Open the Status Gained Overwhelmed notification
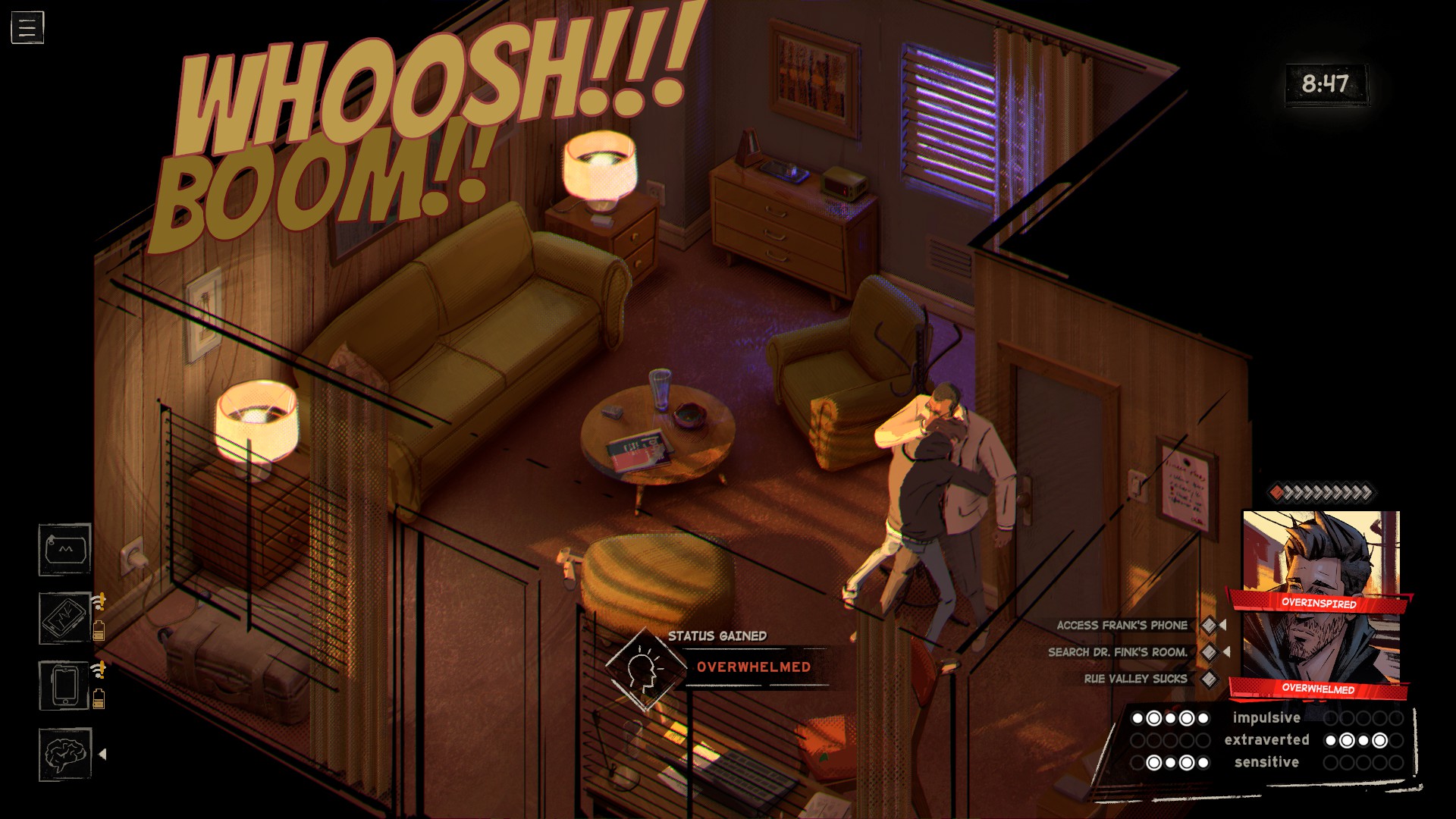 coord(753,667)
